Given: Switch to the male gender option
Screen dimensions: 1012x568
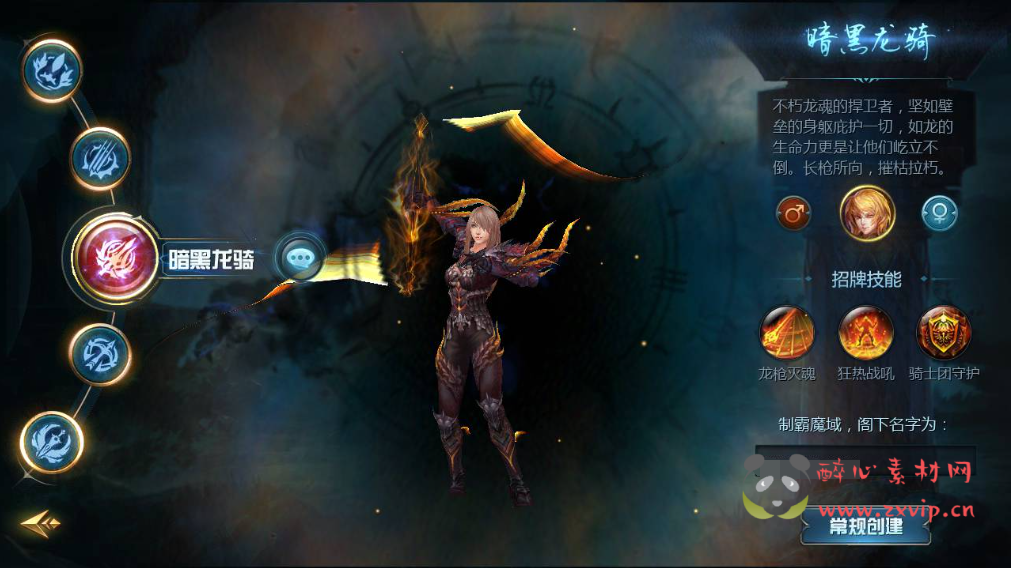Looking at the screenshot, I should point(793,213).
